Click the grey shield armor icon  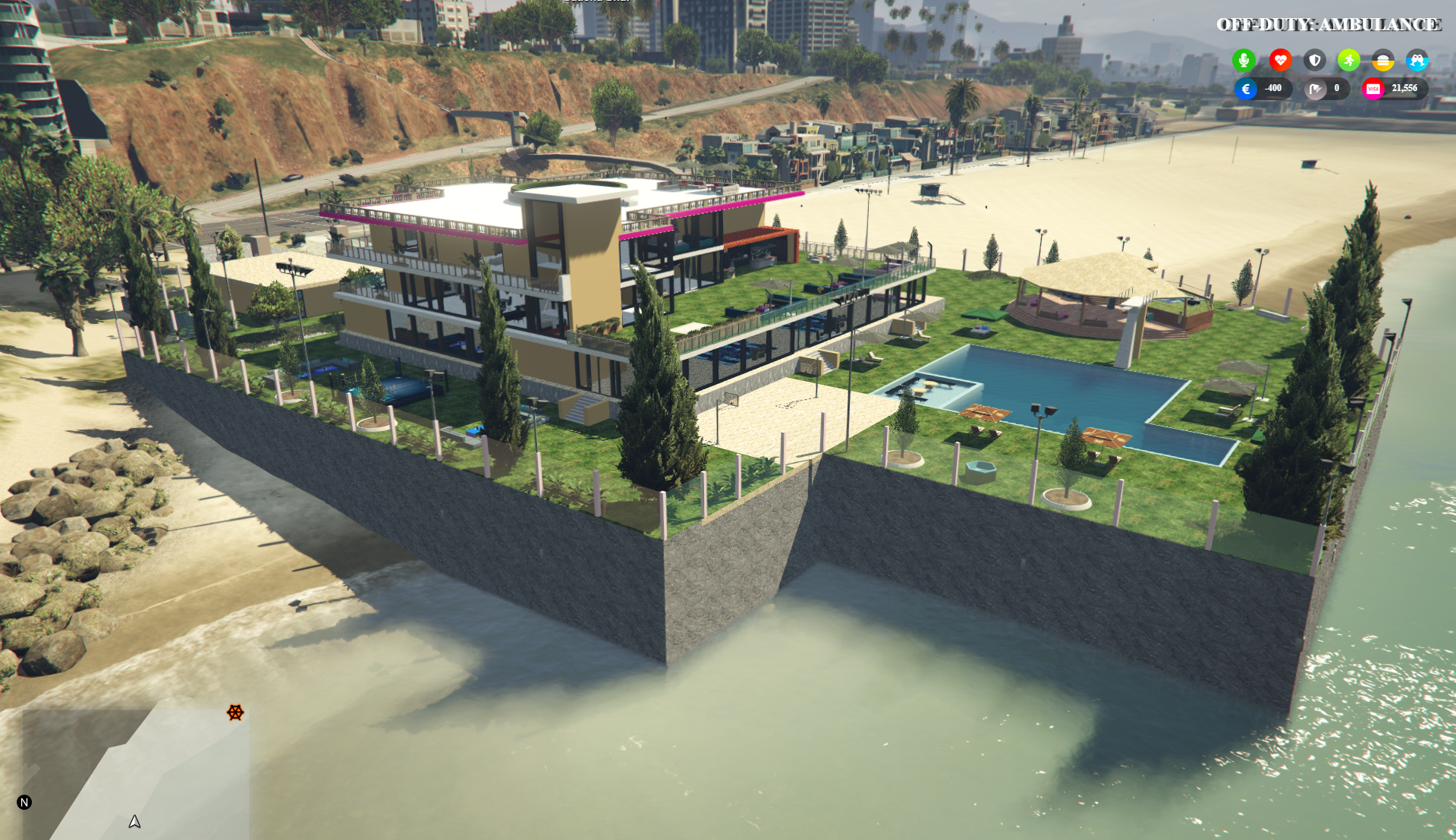click(1315, 60)
